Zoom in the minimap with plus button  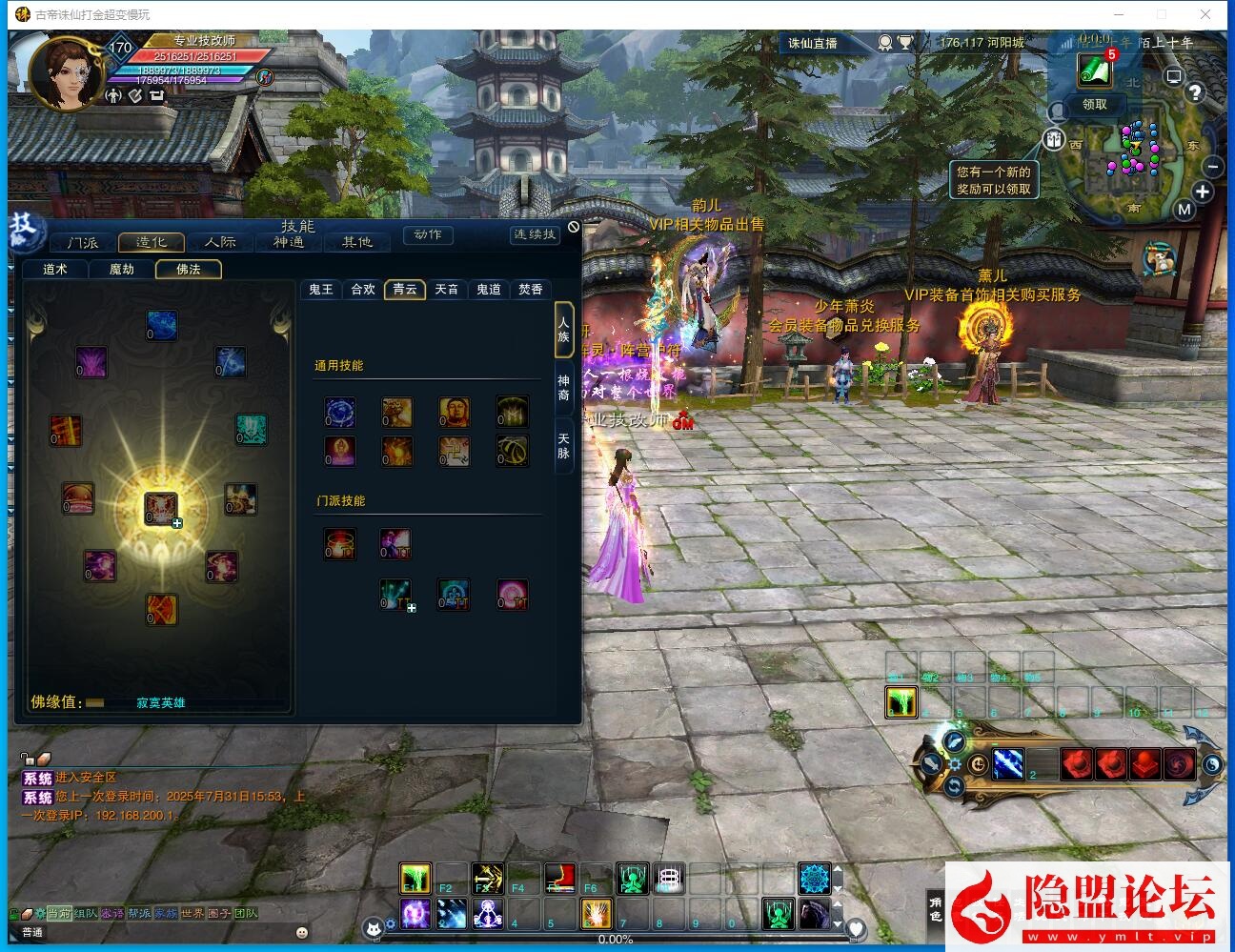tap(1203, 192)
